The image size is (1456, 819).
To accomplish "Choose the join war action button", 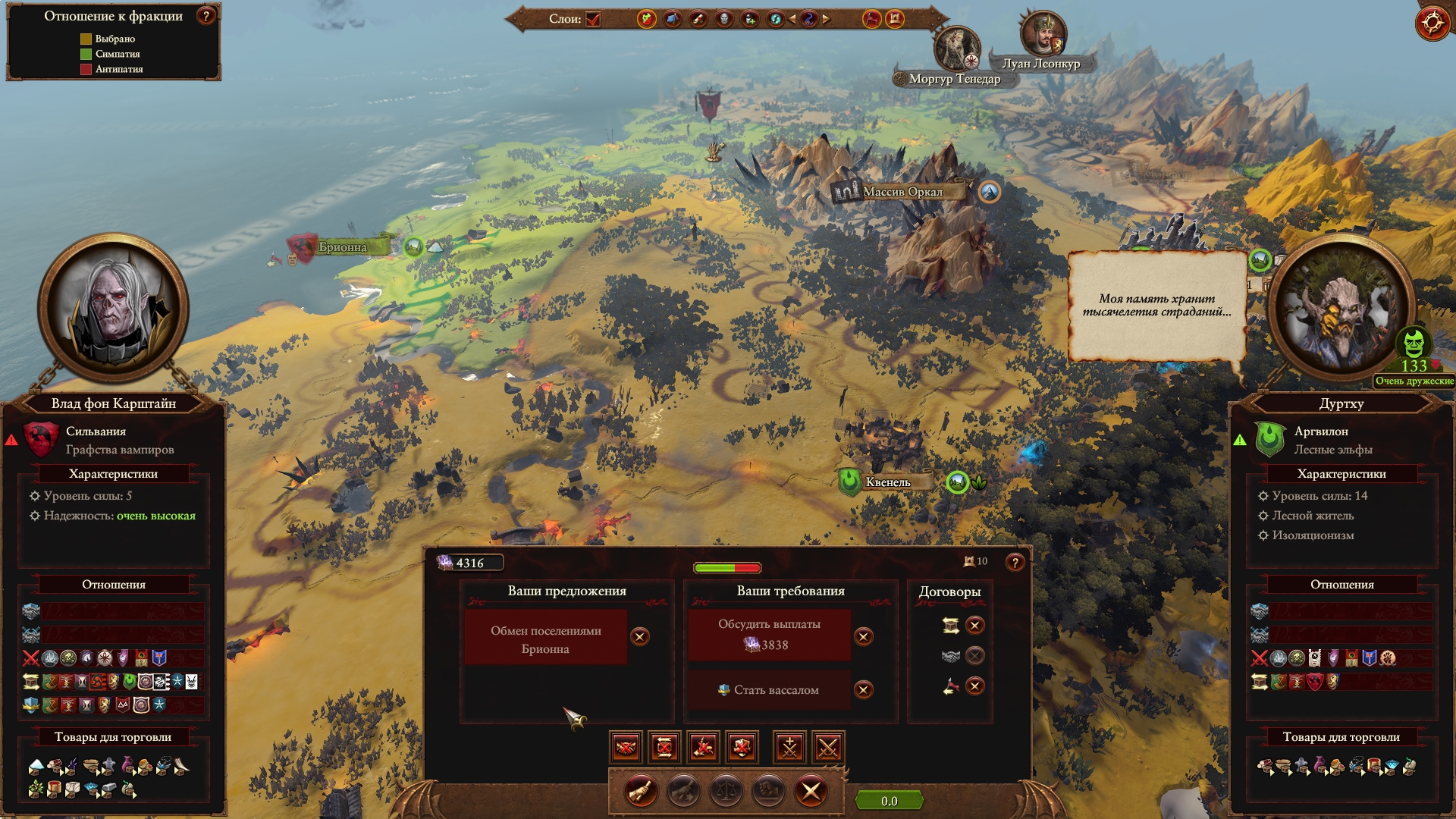I will point(789,748).
